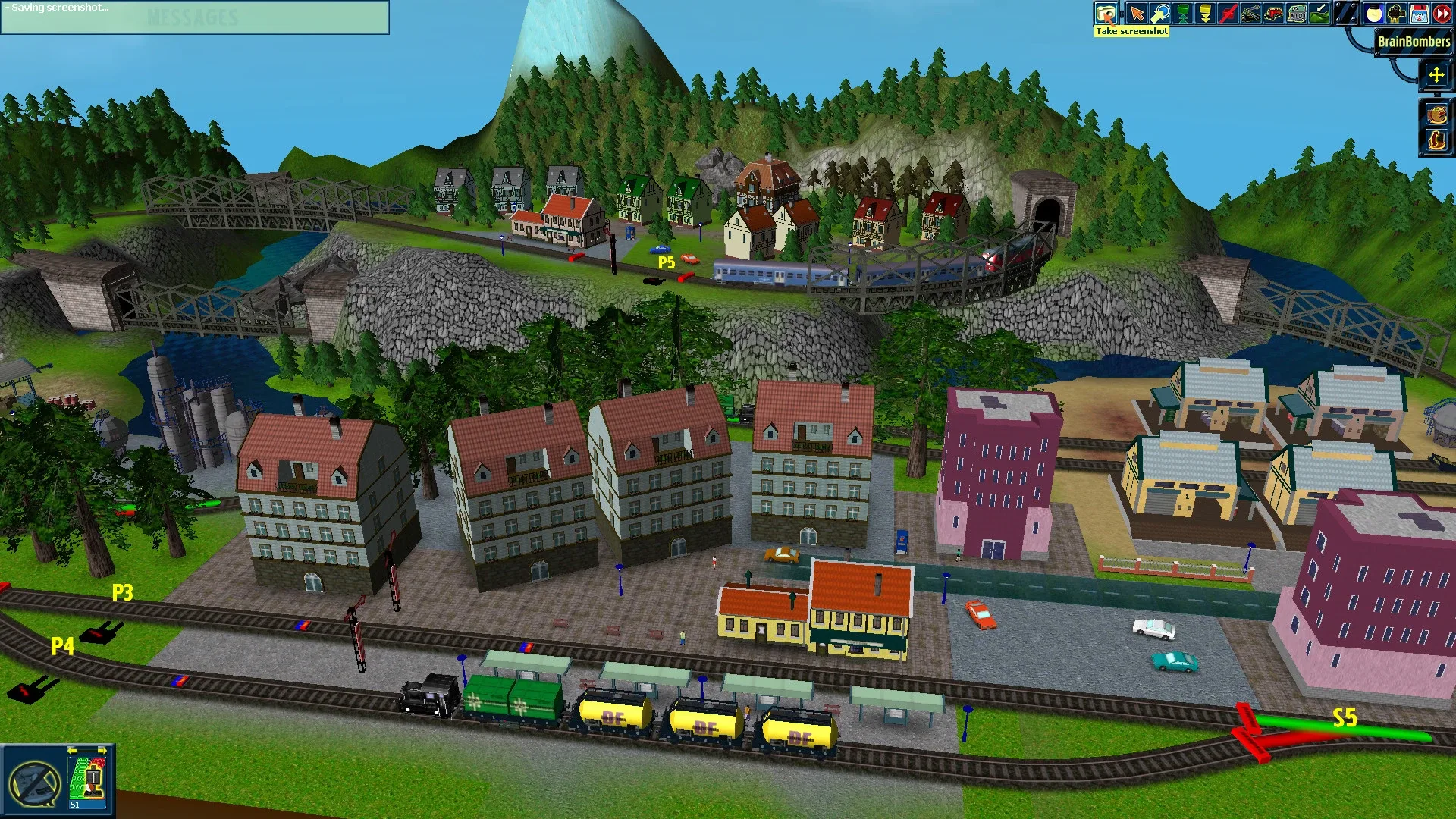Select the orange pointer selection tool
Viewport: 1456px width, 819px height.
(1137, 13)
